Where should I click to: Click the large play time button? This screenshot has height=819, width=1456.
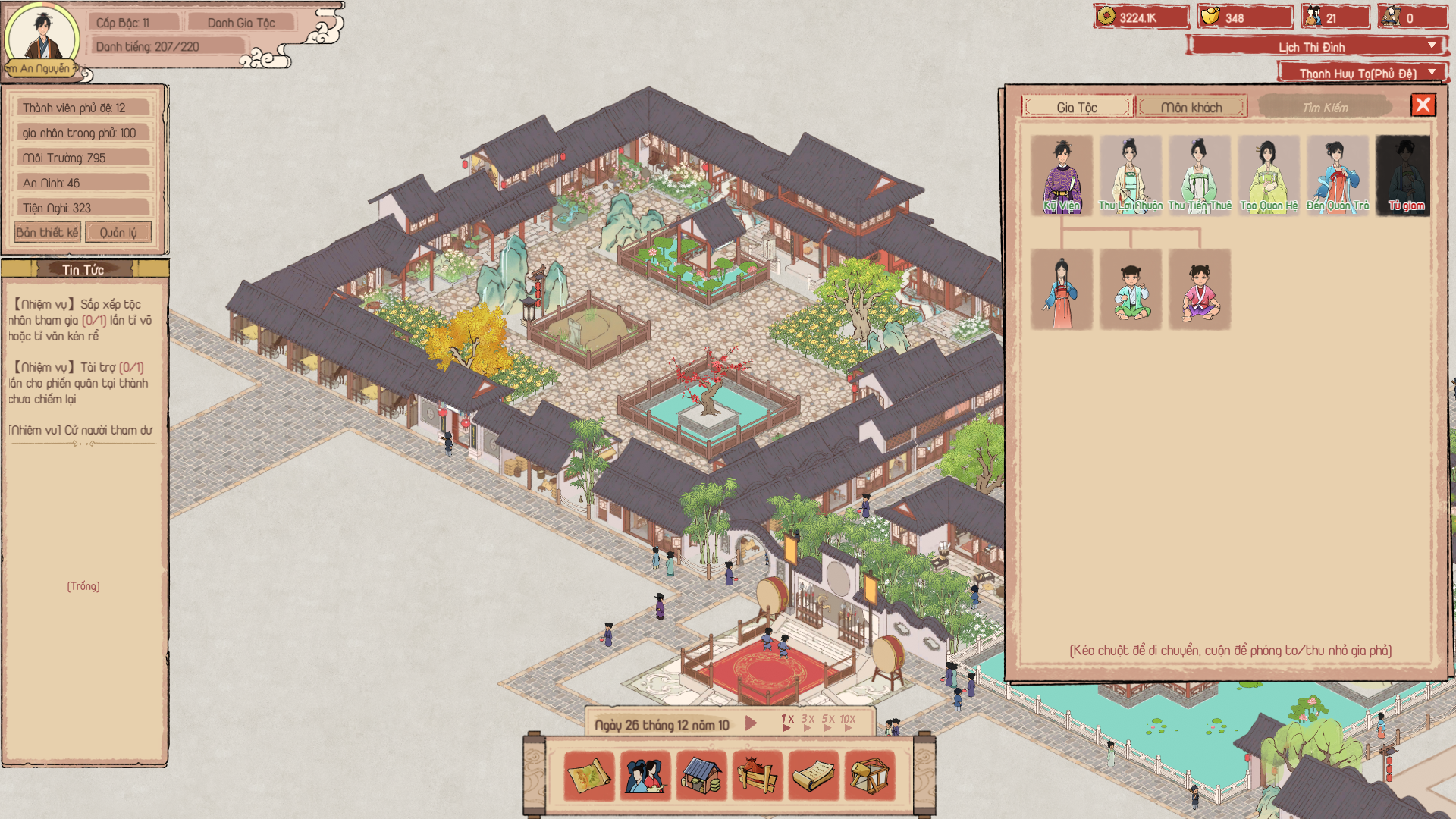click(751, 723)
